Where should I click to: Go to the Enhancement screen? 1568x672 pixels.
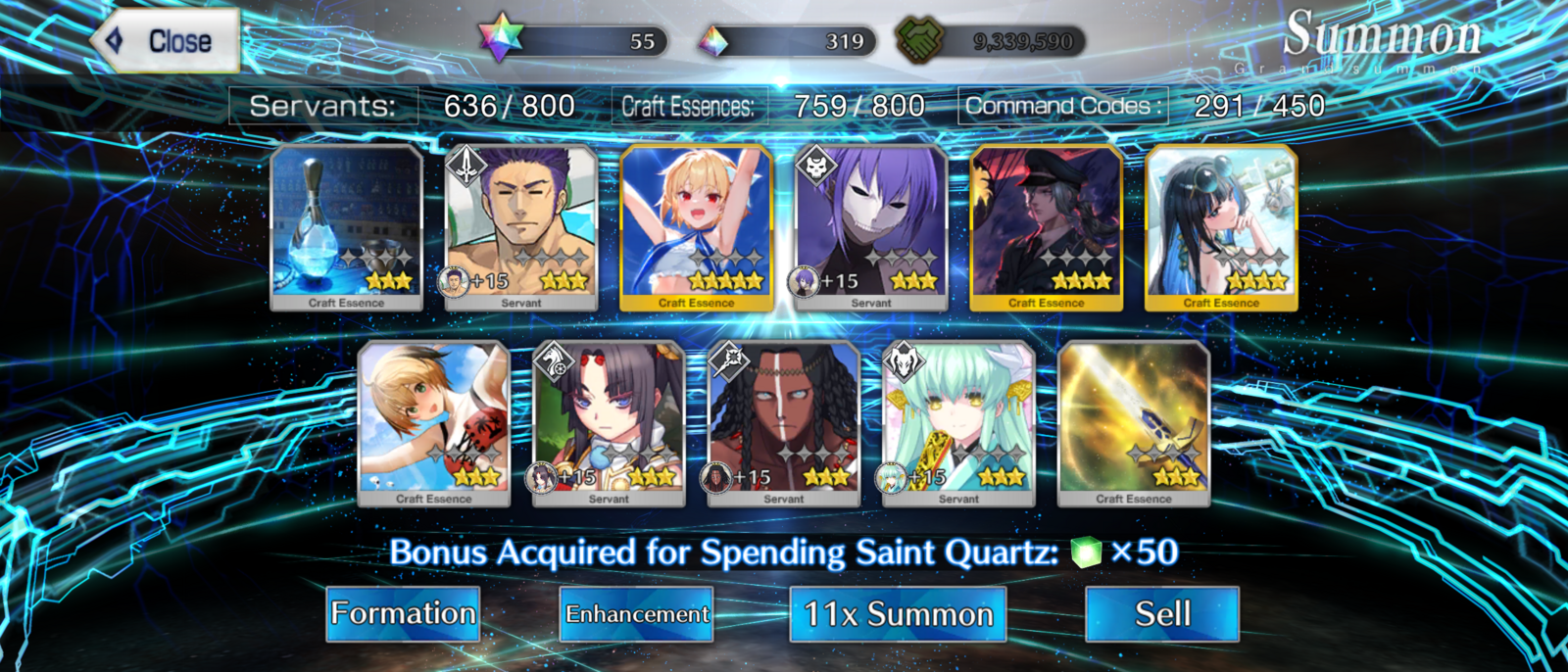636,614
